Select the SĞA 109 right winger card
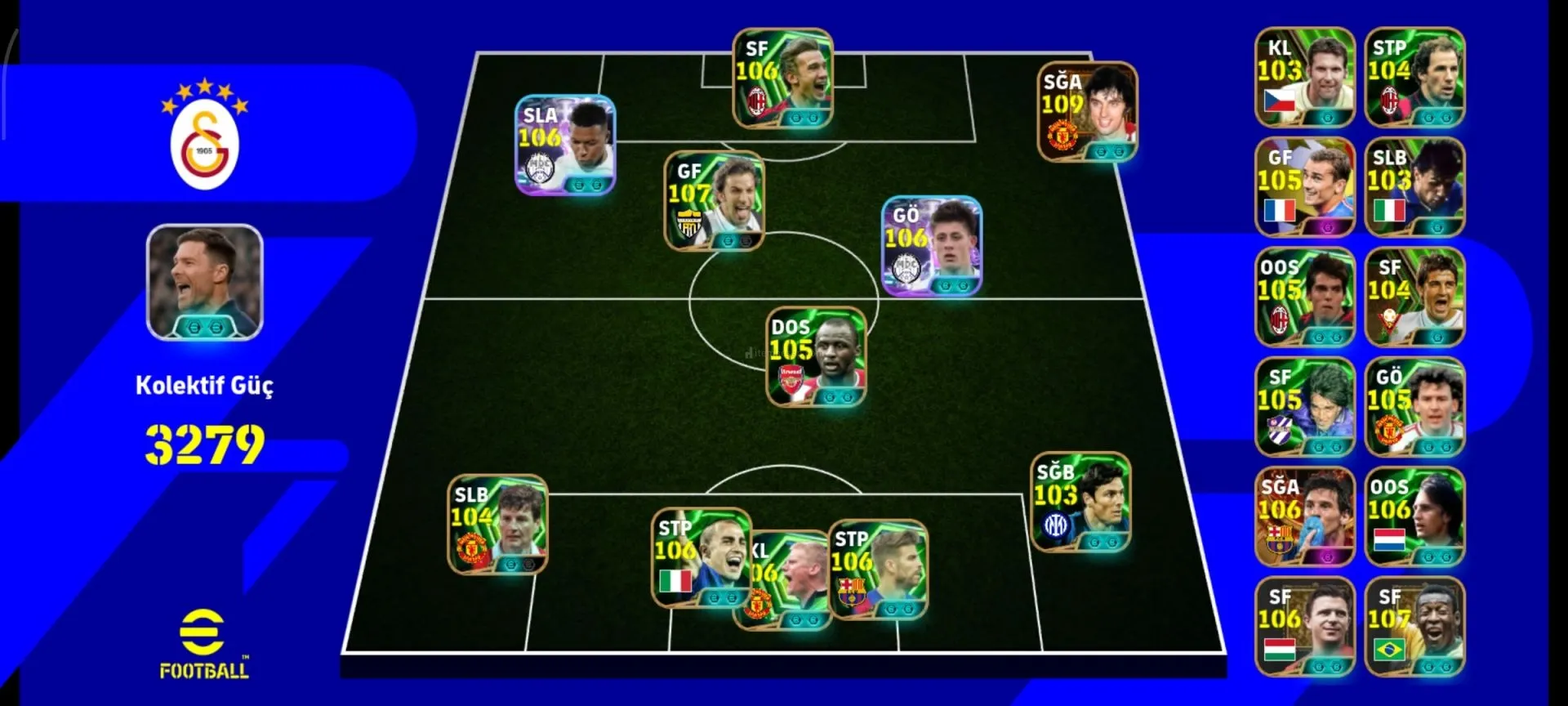The height and width of the screenshot is (706, 1568). [x=1087, y=112]
